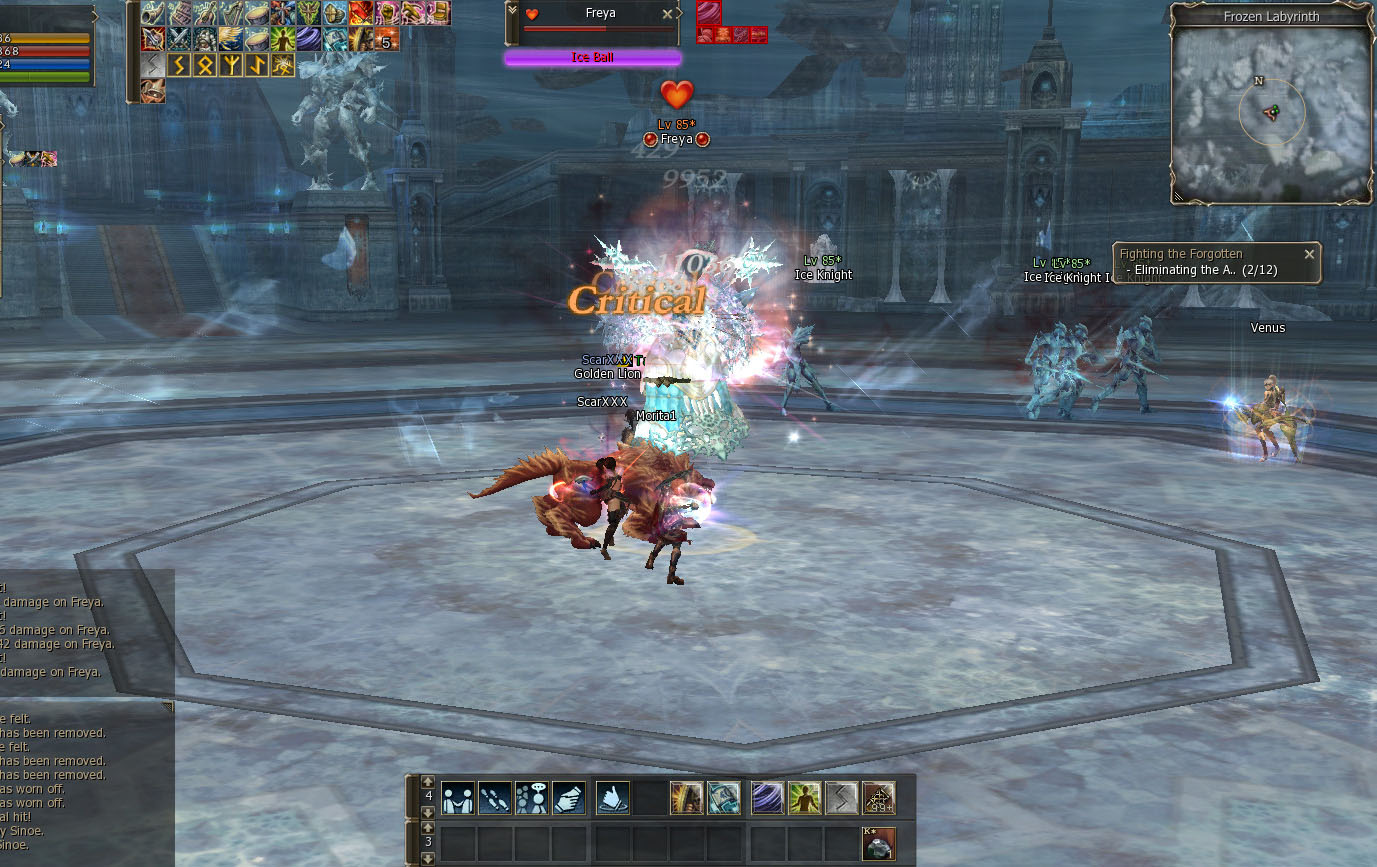Click the purple vortex skill icon on the hotbar
The height and width of the screenshot is (867, 1377).
(768, 797)
